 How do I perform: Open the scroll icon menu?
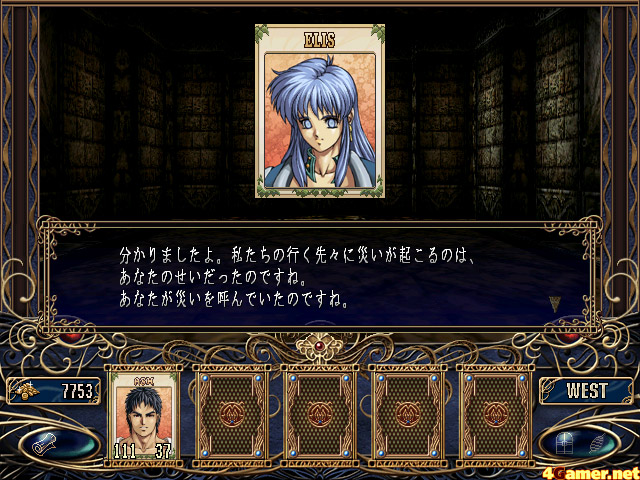(x=51, y=440)
